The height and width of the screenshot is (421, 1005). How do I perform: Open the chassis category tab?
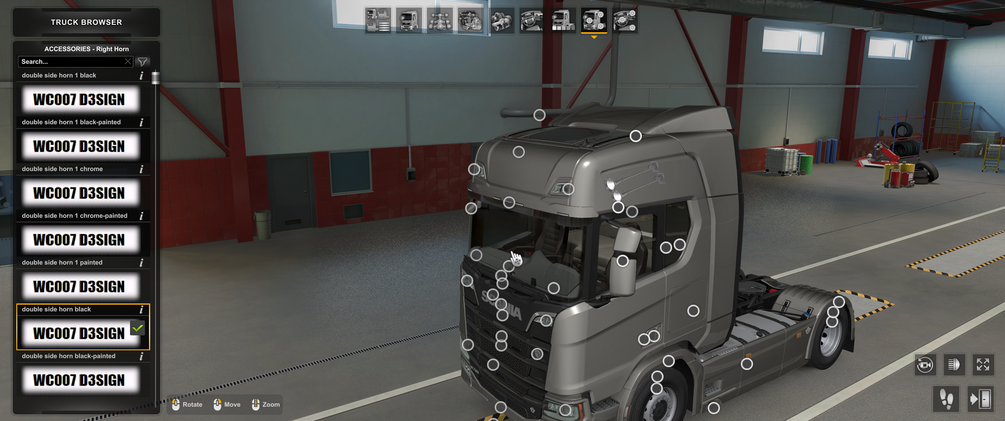[x=439, y=20]
